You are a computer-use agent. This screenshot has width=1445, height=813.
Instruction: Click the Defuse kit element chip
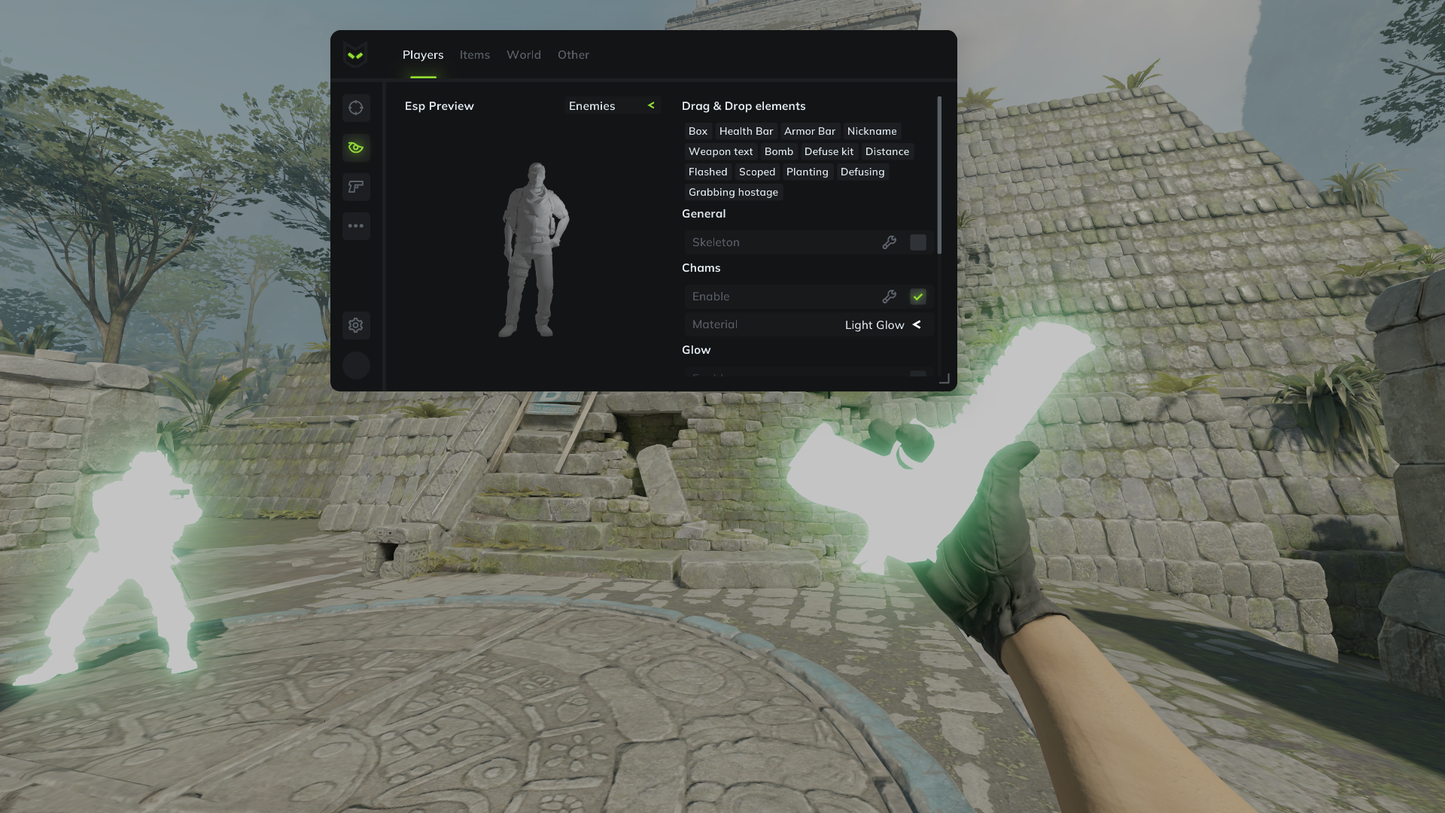coord(828,151)
